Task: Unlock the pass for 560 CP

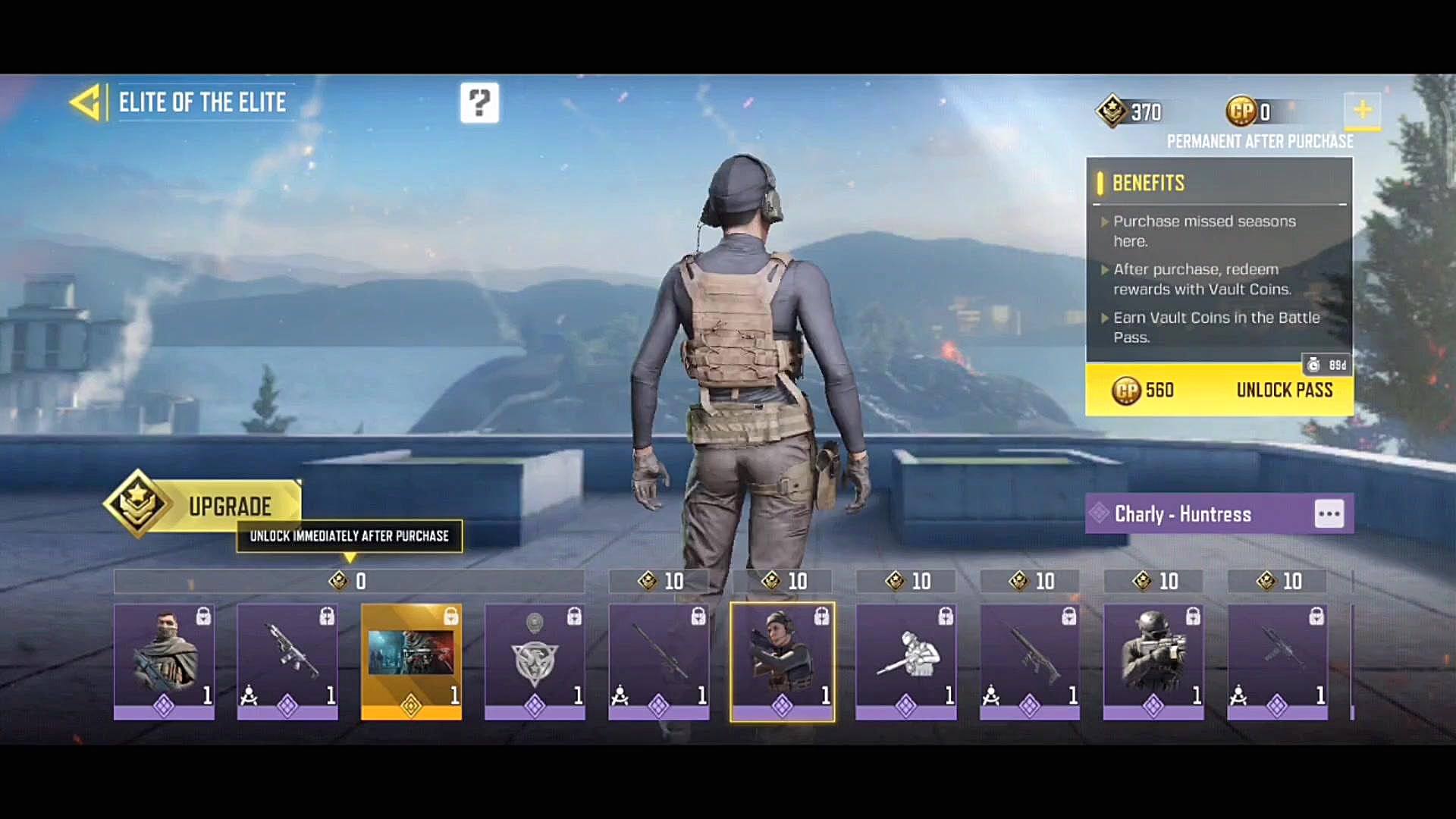Action: [1219, 390]
